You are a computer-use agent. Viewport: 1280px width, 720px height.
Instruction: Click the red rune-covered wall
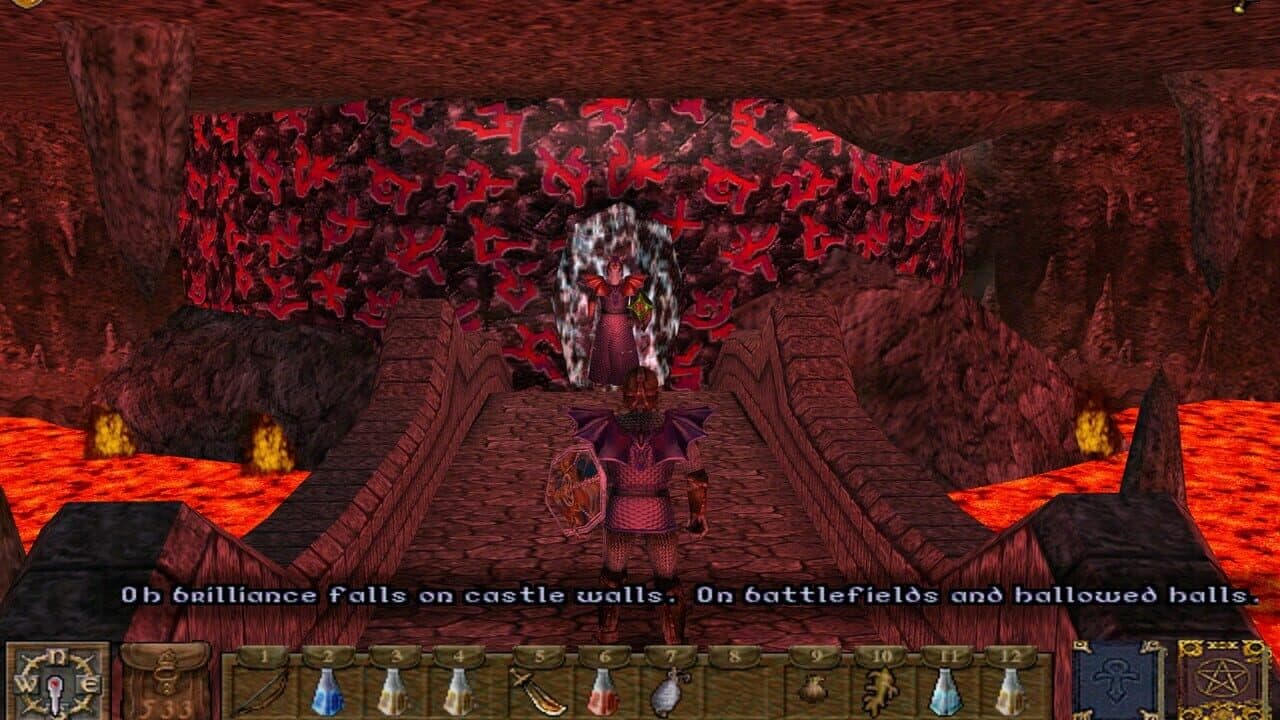(400, 200)
